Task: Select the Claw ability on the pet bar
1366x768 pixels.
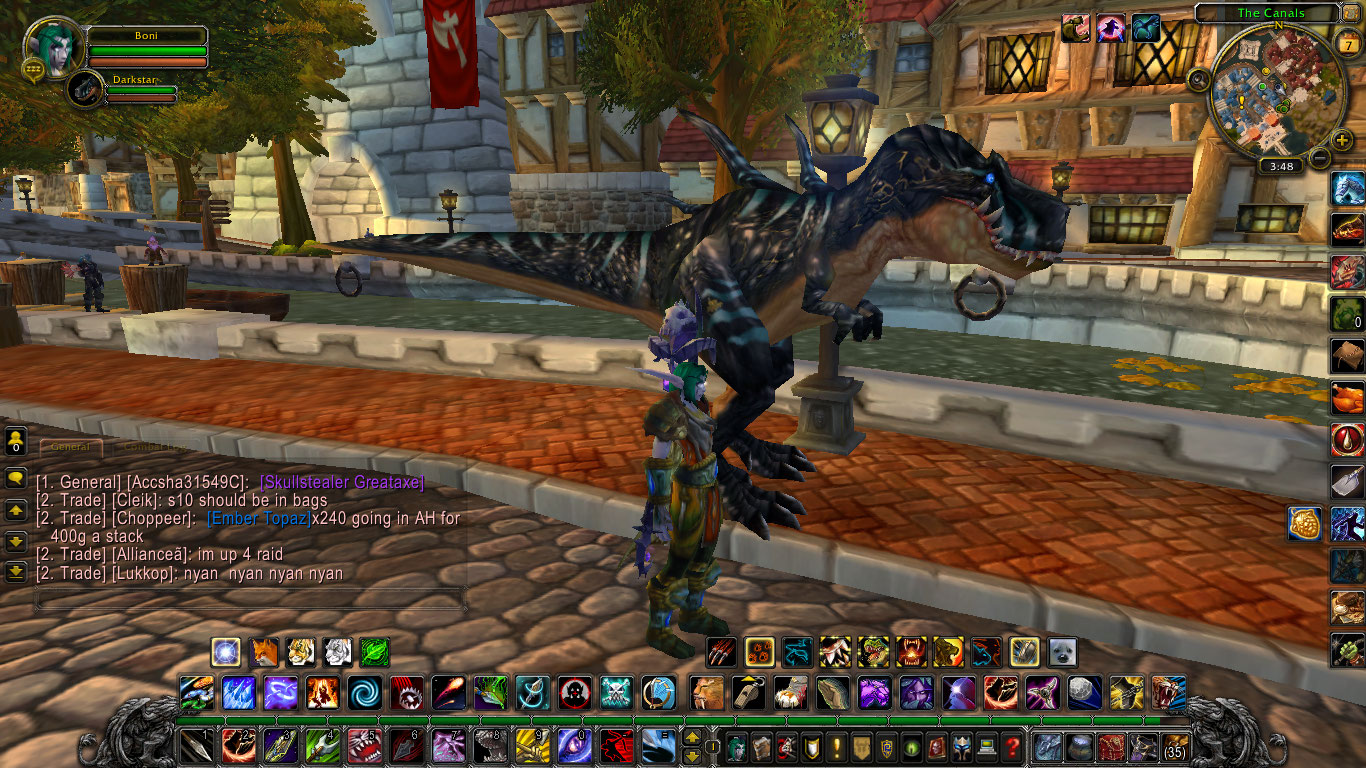Action: (721, 653)
